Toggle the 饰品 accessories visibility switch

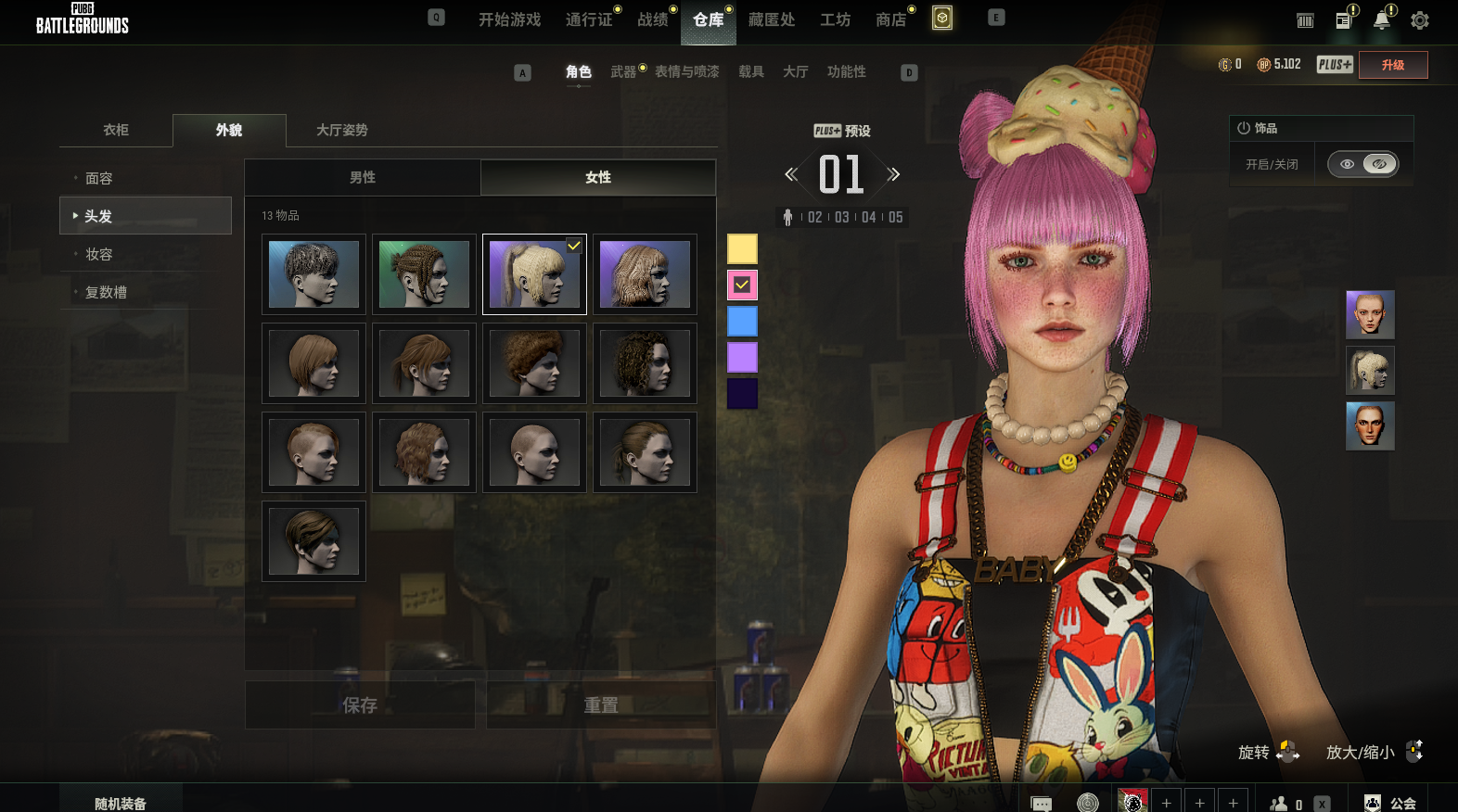click(1362, 164)
